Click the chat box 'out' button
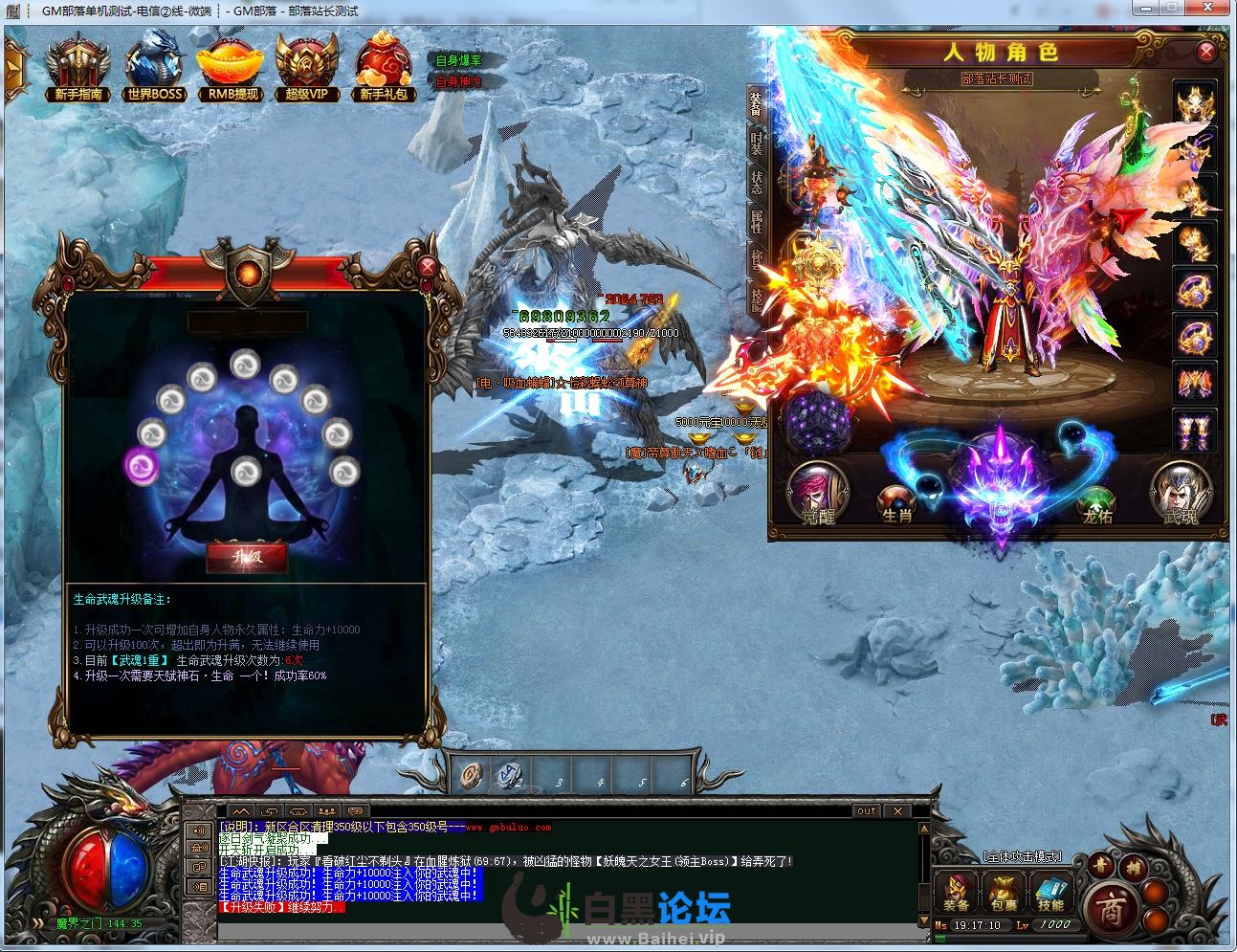The image size is (1237, 952). (x=866, y=811)
